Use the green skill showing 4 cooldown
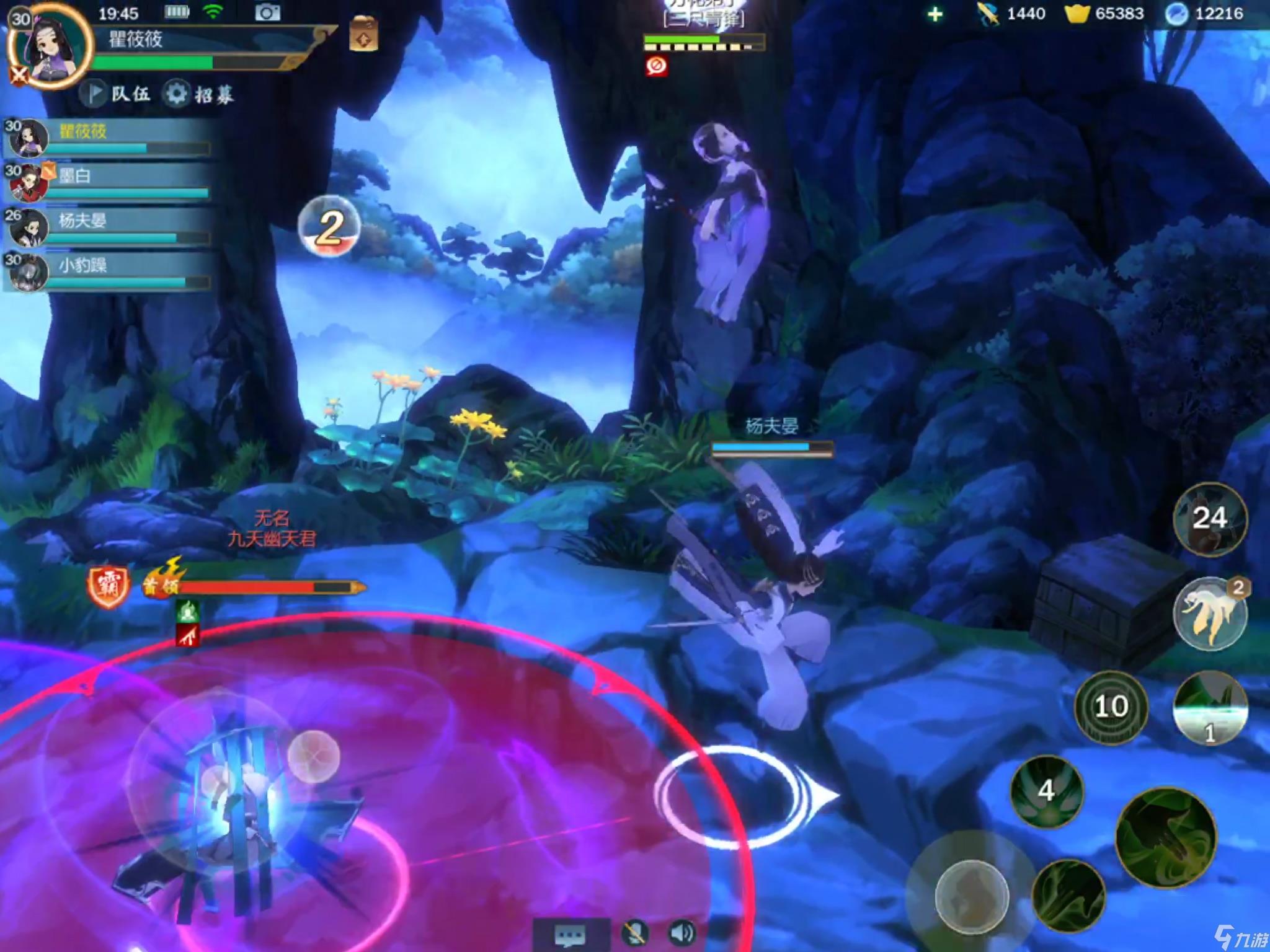Viewport: 1270px width, 952px height. (1047, 790)
